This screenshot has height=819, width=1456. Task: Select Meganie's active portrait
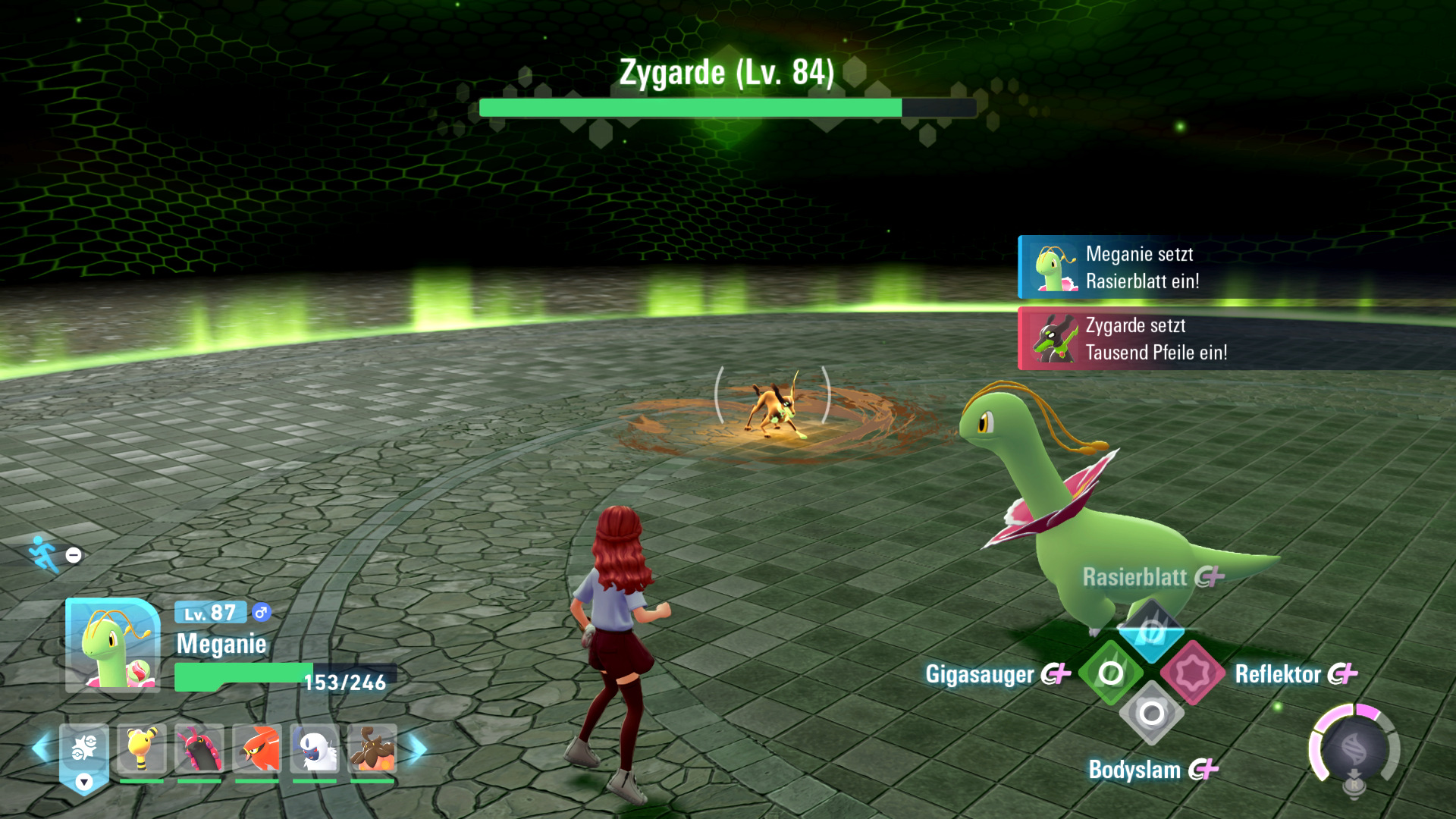click(113, 645)
